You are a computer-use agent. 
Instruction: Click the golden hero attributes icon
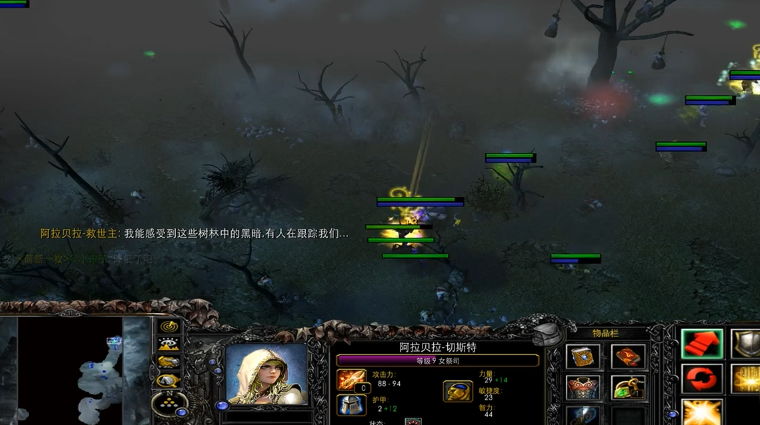[x=458, y=391]
